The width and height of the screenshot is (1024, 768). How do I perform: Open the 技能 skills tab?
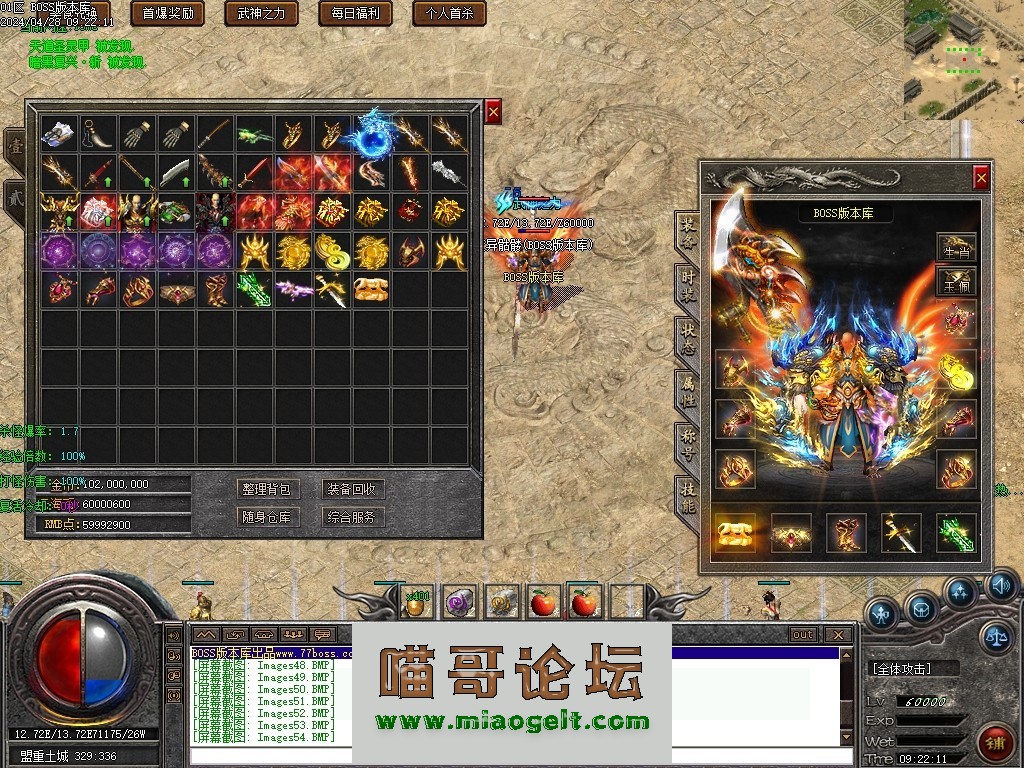click(x=688, y=494)
